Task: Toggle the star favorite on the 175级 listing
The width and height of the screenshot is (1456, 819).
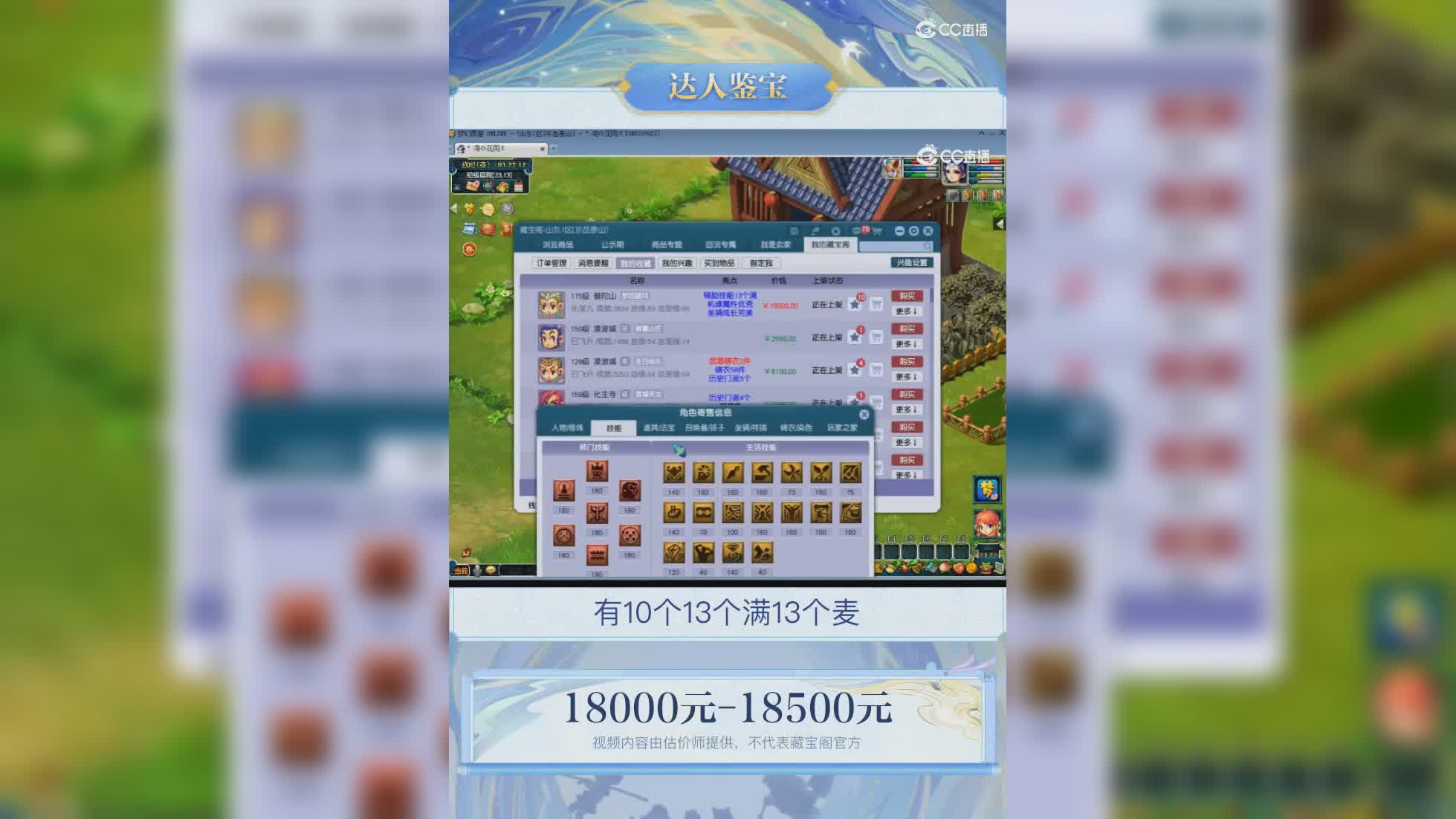Action: coord(855,305)
